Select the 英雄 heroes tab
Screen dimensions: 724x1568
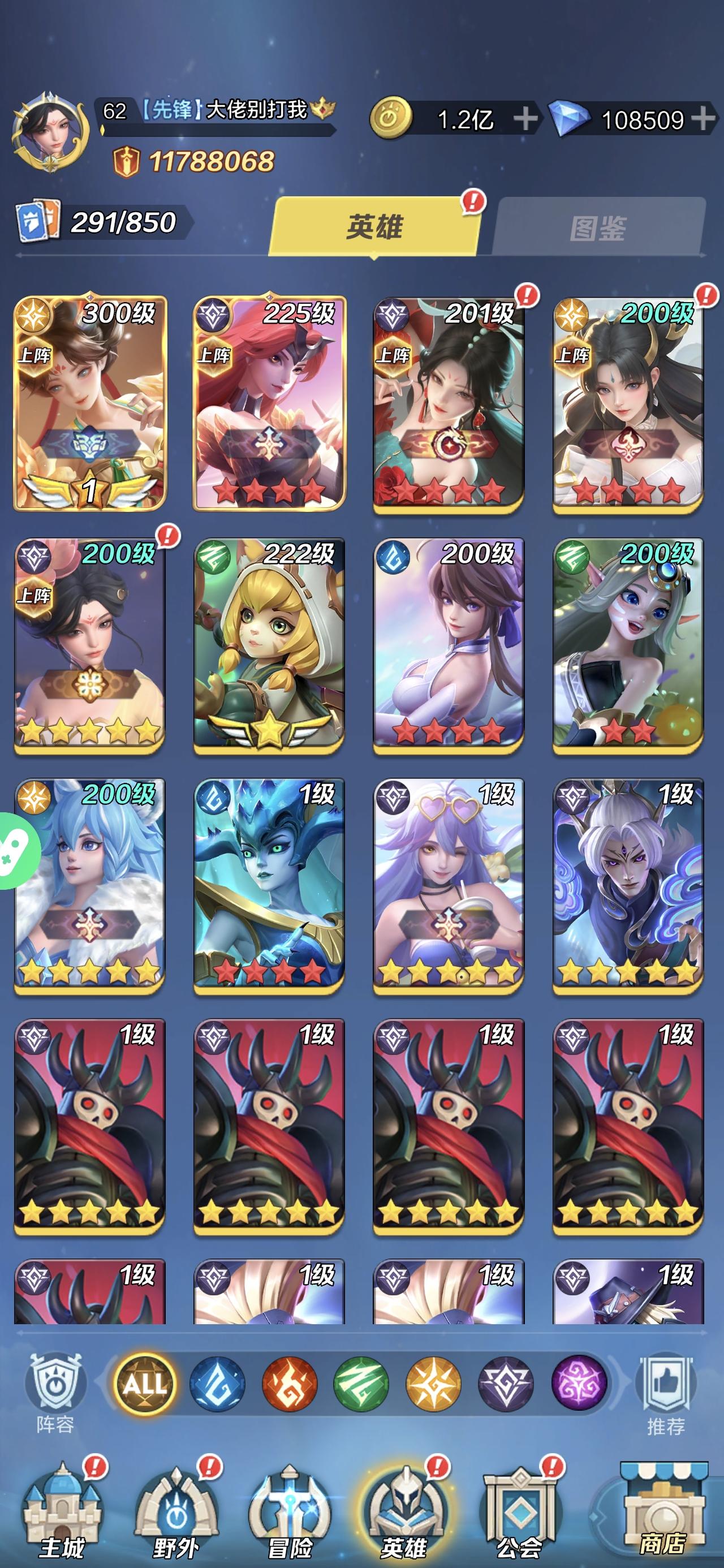pyautogui.click(x=374, y=226)
